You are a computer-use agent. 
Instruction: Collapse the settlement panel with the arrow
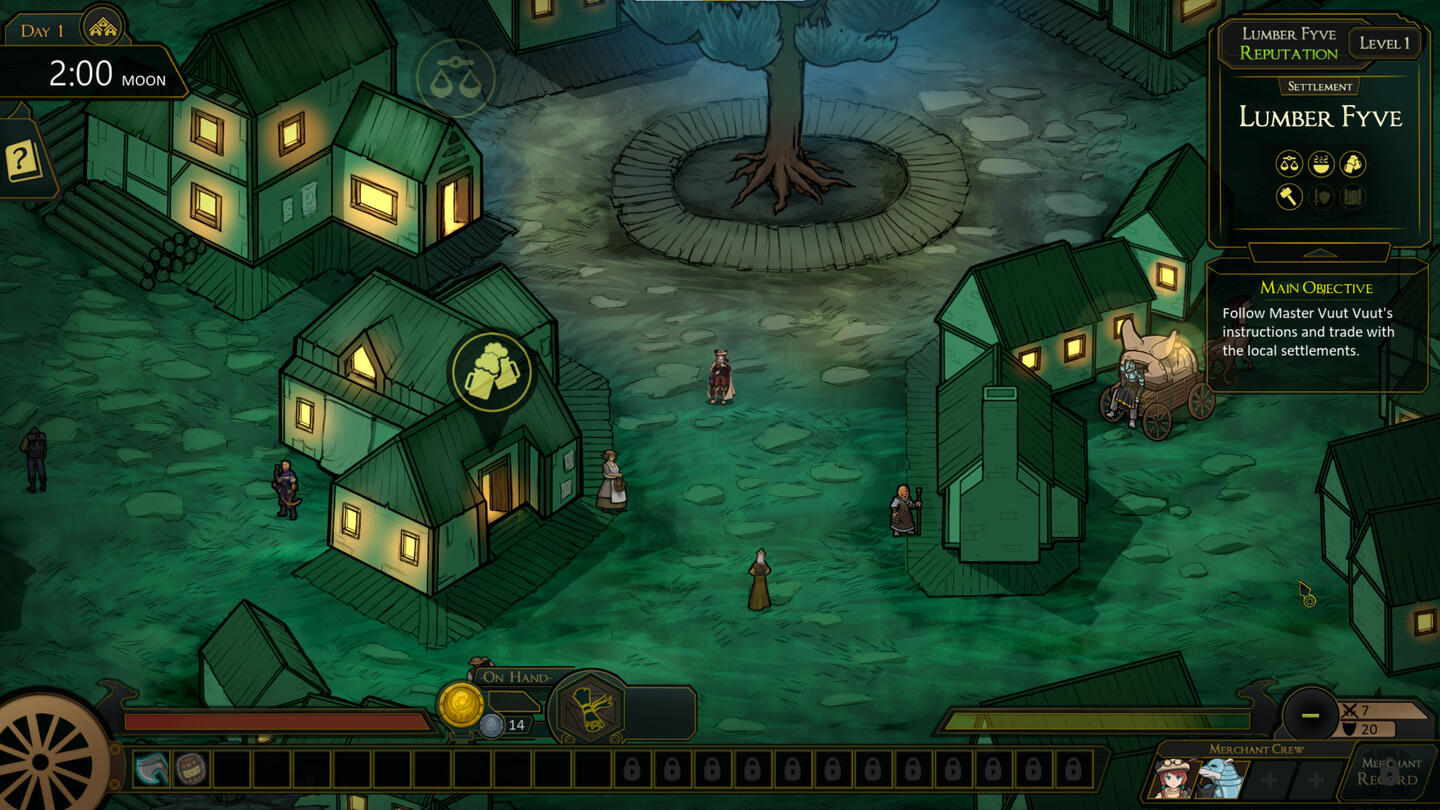tap(1320, 252)
